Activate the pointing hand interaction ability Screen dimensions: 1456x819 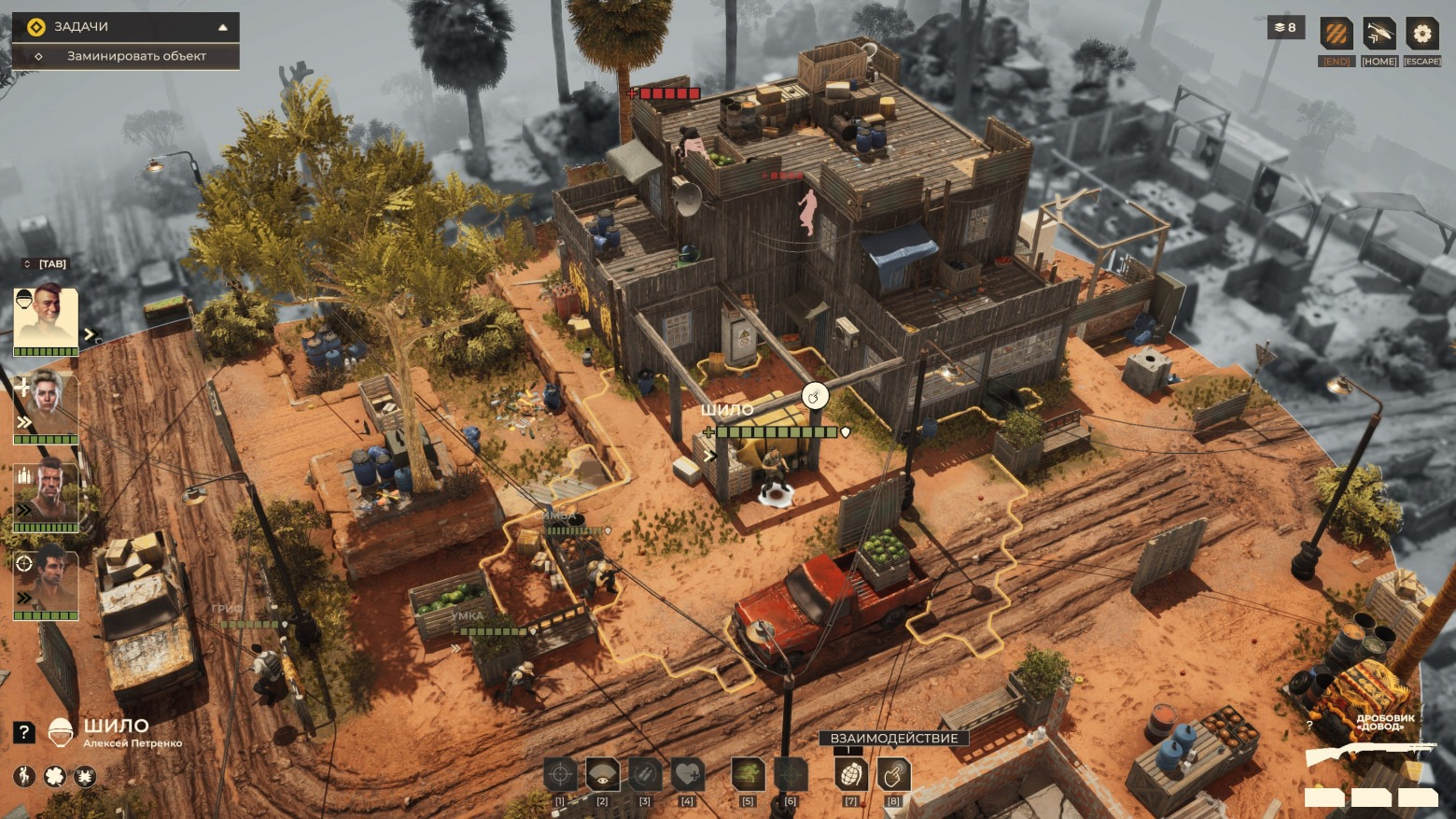coord(894,774)
